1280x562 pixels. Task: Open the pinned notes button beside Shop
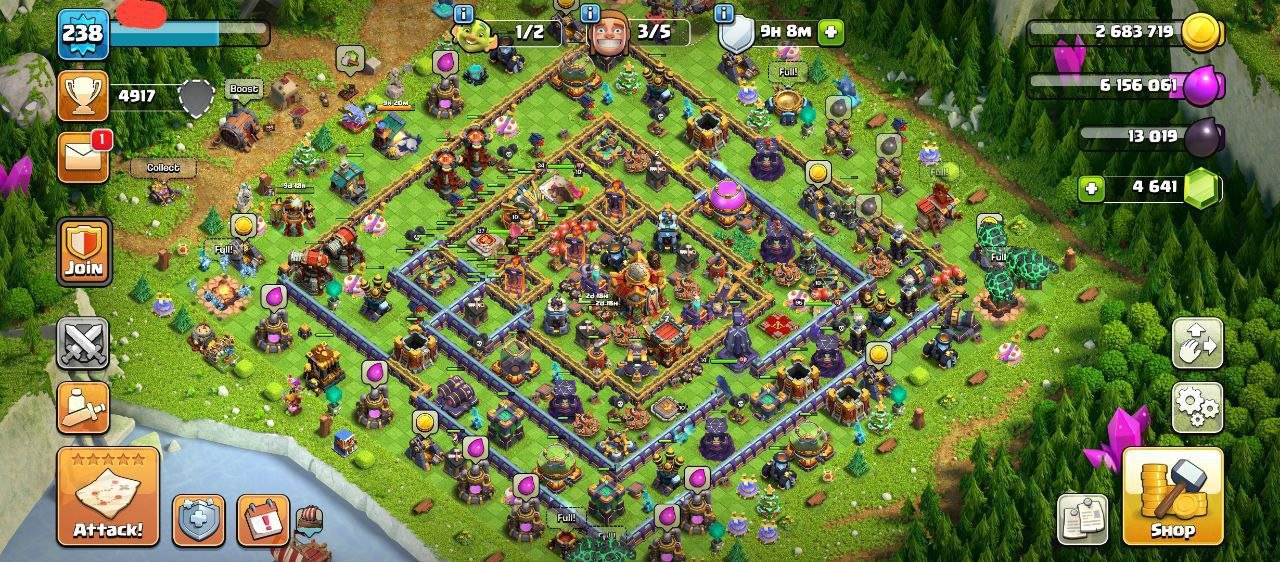pos(1082,519)
